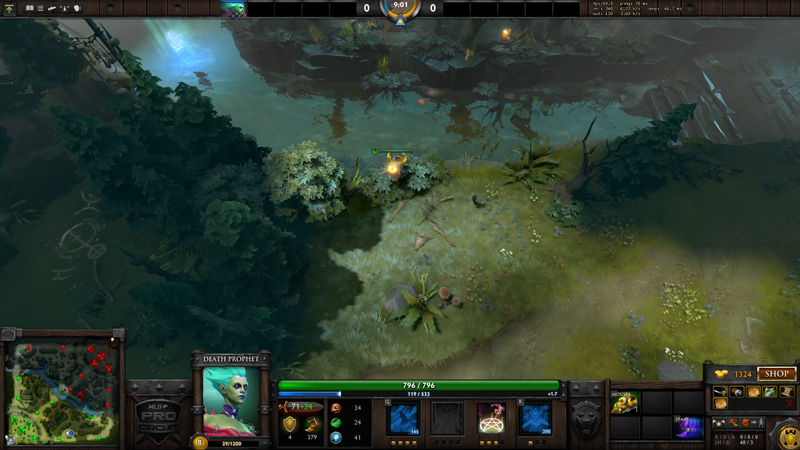The height and width of the screenshot is (450, 800).
Task: Click the Death Prophet hero icon in top bar
Action: point(234,9)
